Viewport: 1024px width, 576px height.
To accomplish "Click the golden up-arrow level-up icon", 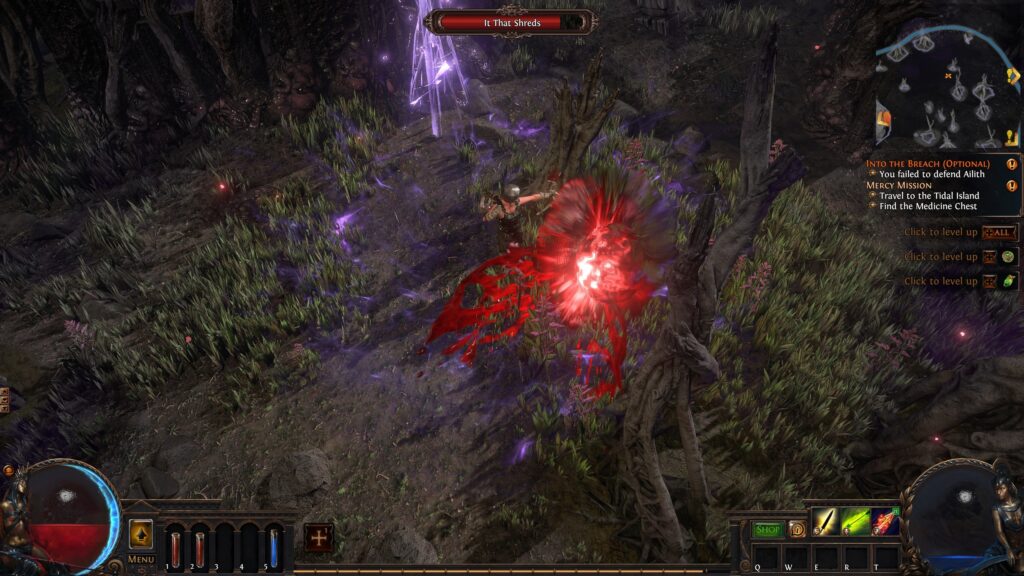I will point(141,534).
